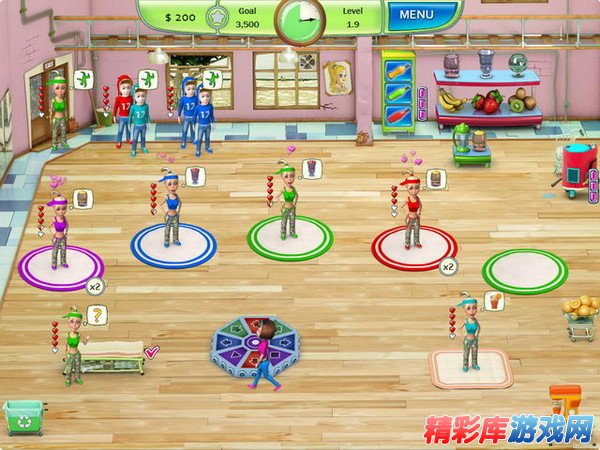The image size is (600, 450).
Task: Select the question mark request bubble
Action: (97, 316)
